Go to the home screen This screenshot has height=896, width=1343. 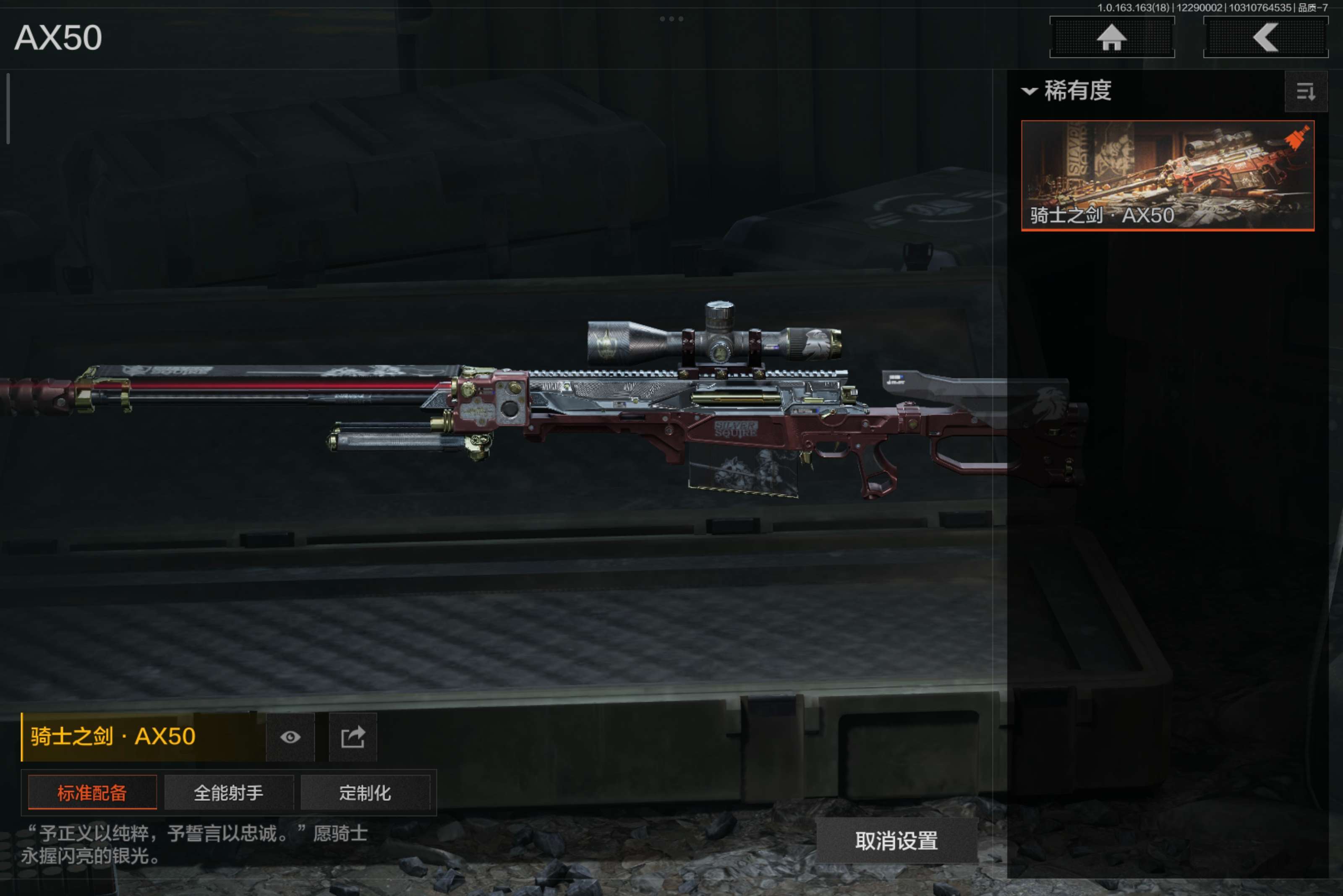tap(1111, 38)
